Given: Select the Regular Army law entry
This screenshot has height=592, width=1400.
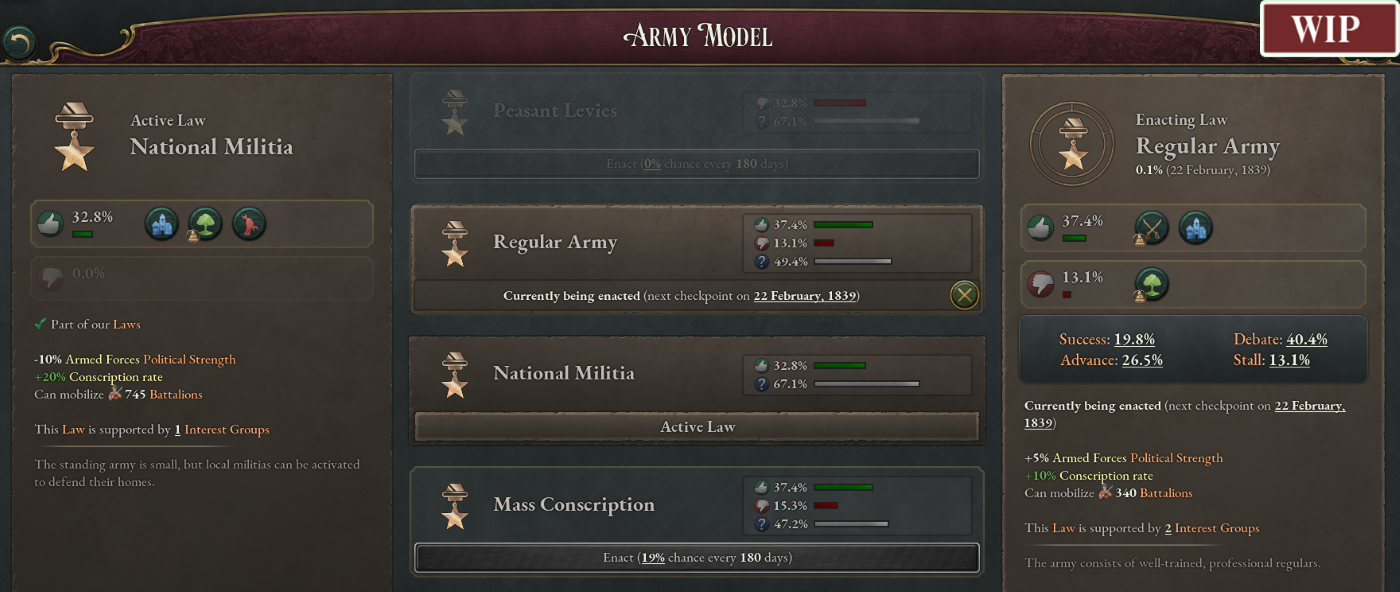Looking at the screenshot, I should pos(555,243).
